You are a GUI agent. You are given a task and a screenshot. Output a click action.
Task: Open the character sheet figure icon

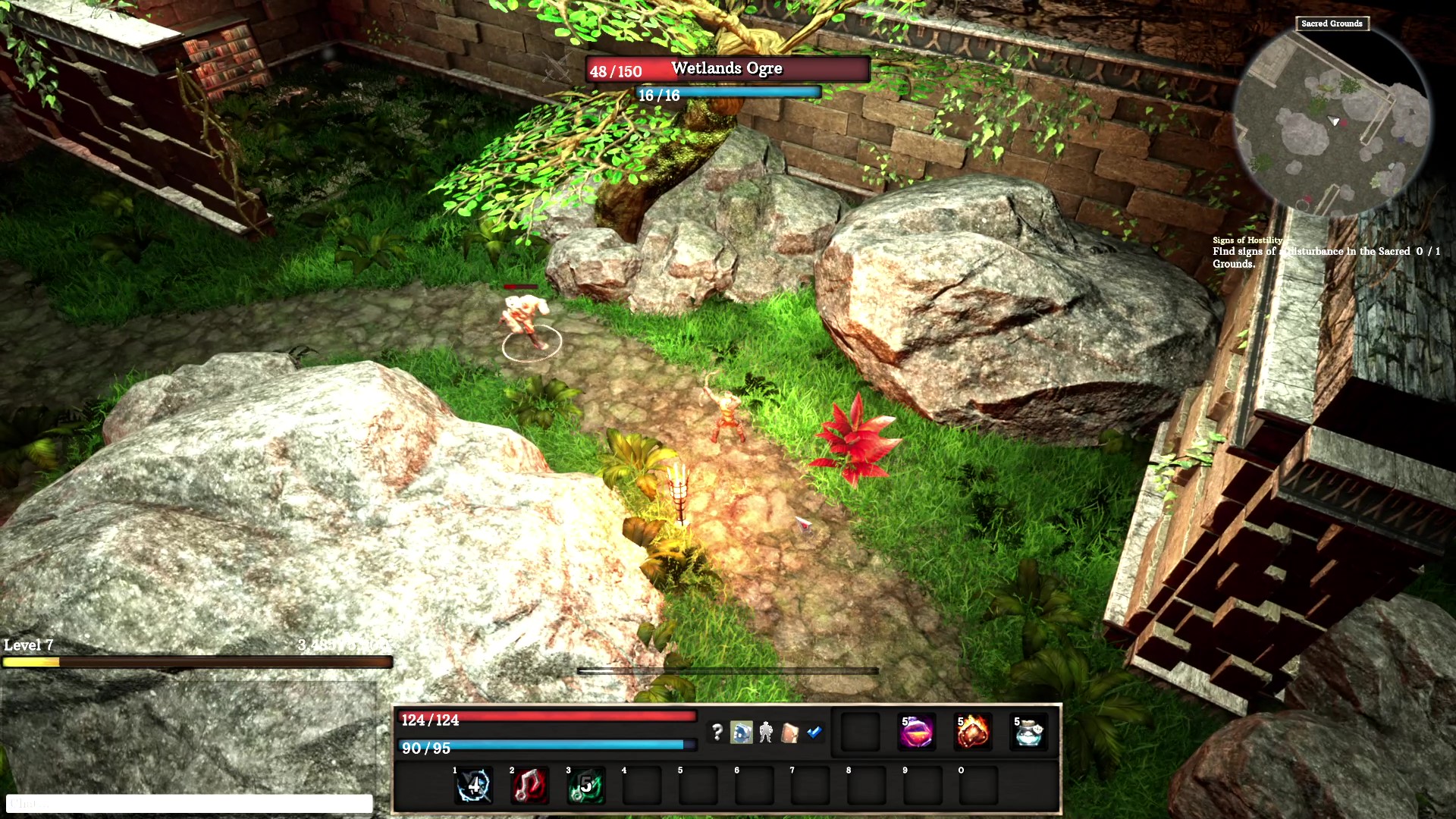(x=765, y=732)
